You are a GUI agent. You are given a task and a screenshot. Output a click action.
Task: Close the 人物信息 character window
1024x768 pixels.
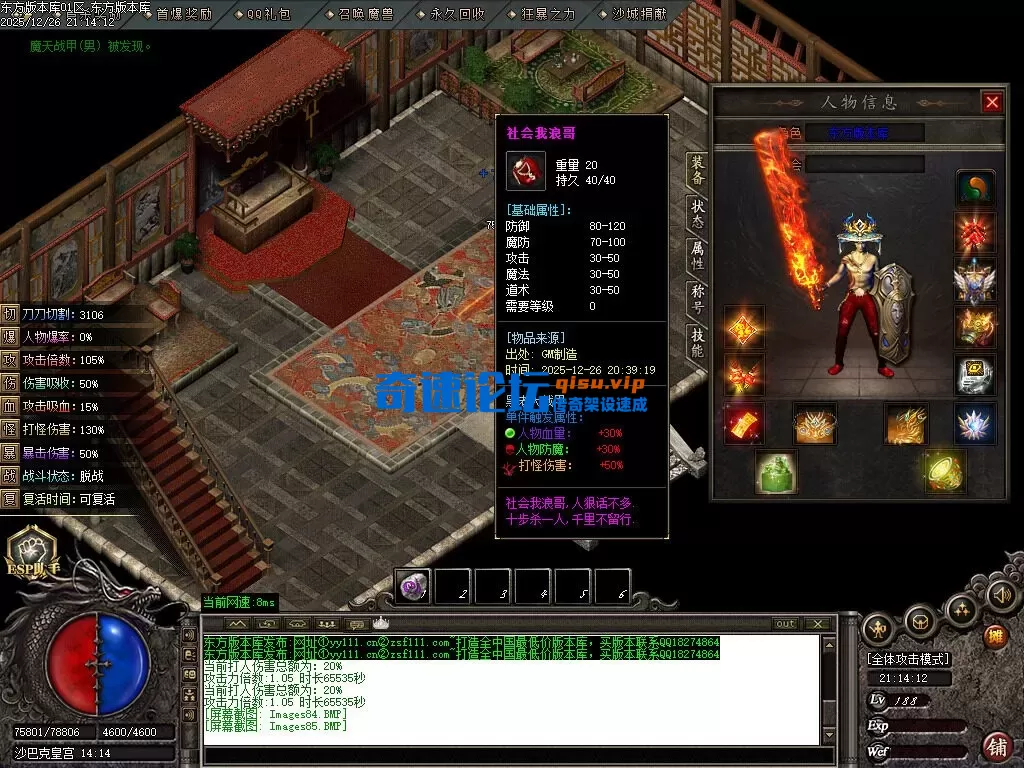coord(991,102)
